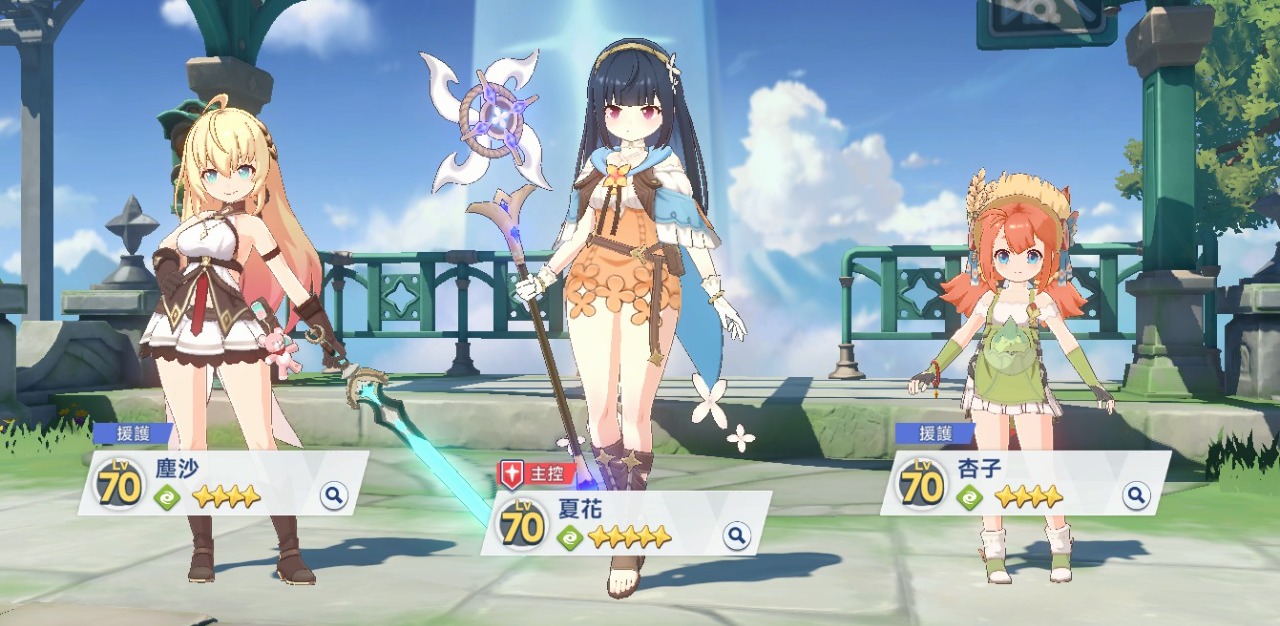The image size is (1280, 626).
Task: Open the magnifier details for 塵沙
Action: click(334, 494)
